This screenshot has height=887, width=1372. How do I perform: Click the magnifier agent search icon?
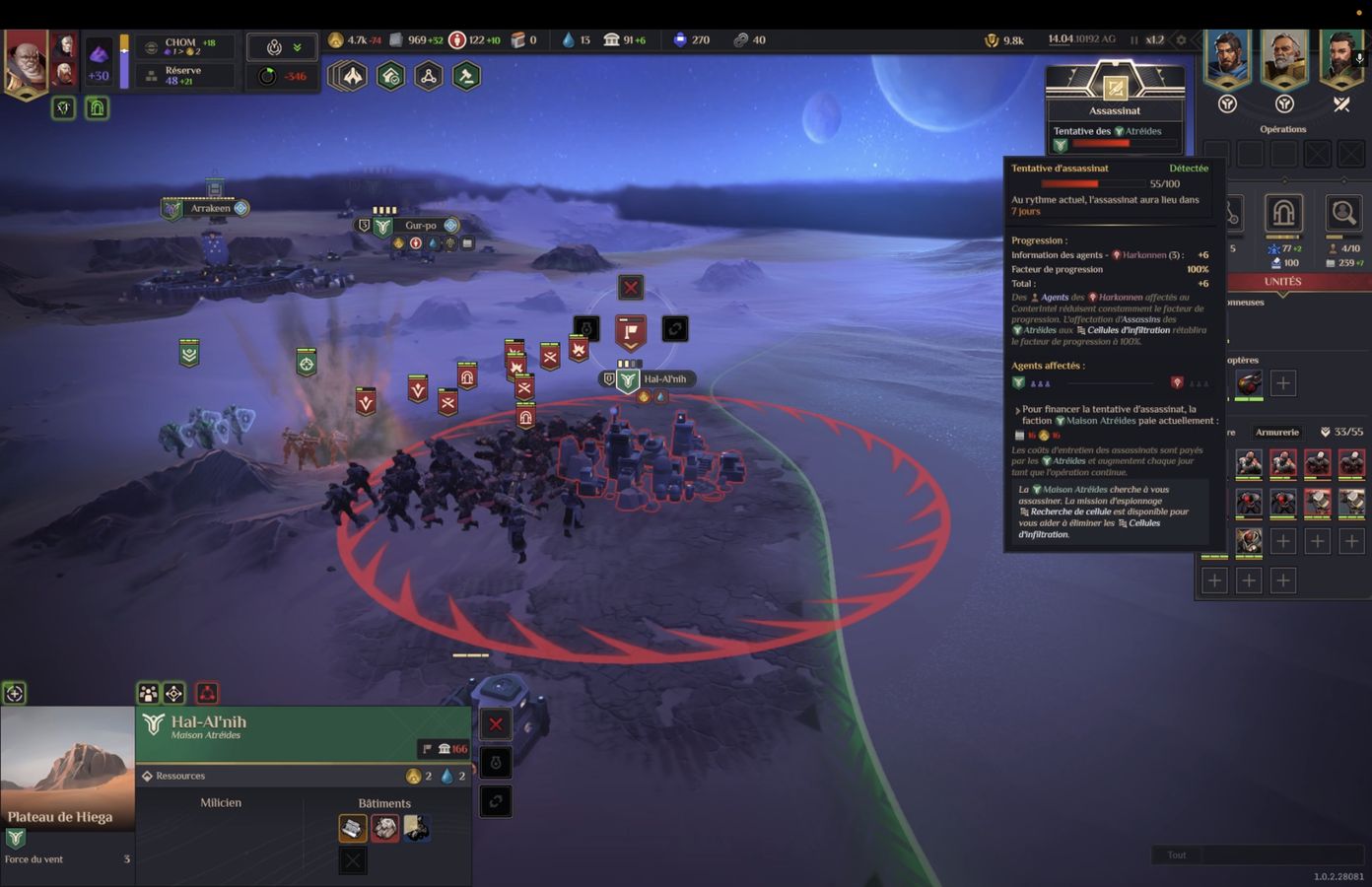[x=1342, y=213]
